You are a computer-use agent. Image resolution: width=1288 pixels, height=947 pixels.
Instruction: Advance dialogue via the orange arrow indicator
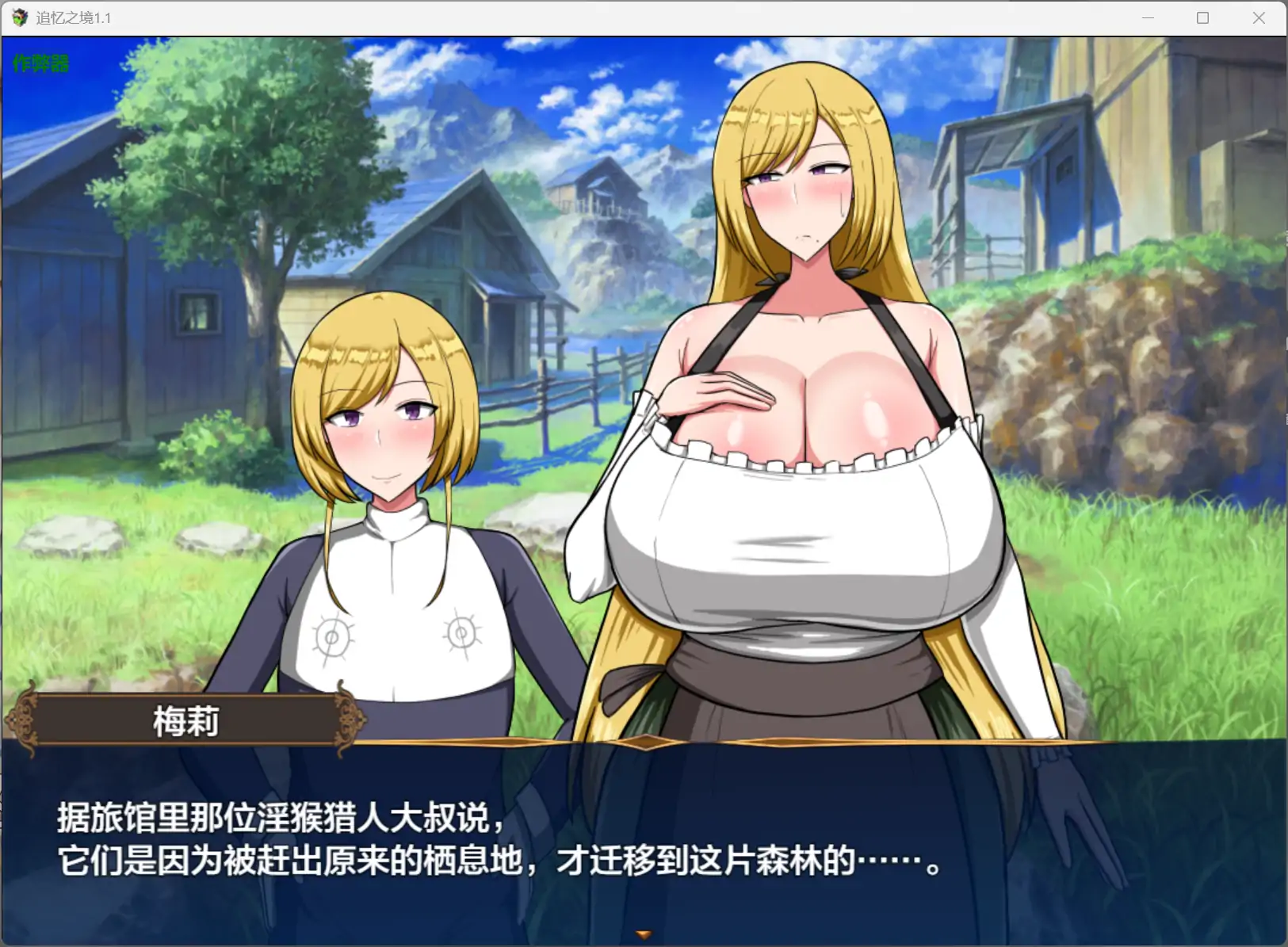click(644, 935)
